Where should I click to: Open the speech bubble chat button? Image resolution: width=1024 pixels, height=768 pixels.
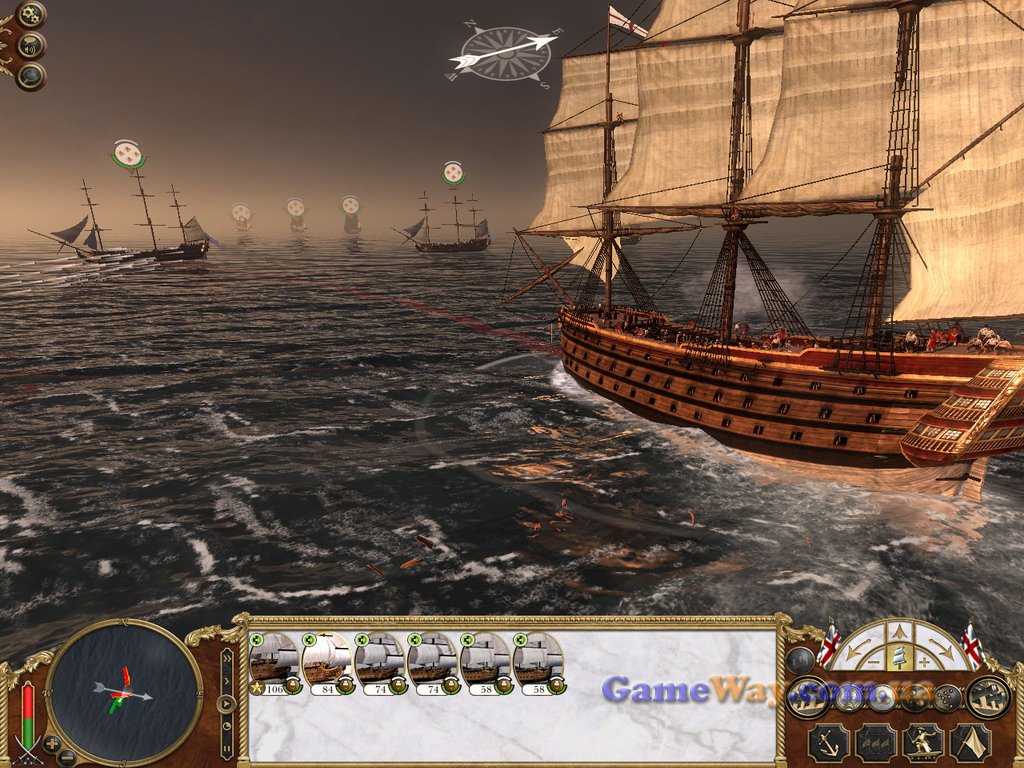pyautogui.click(x=31, y=76)
